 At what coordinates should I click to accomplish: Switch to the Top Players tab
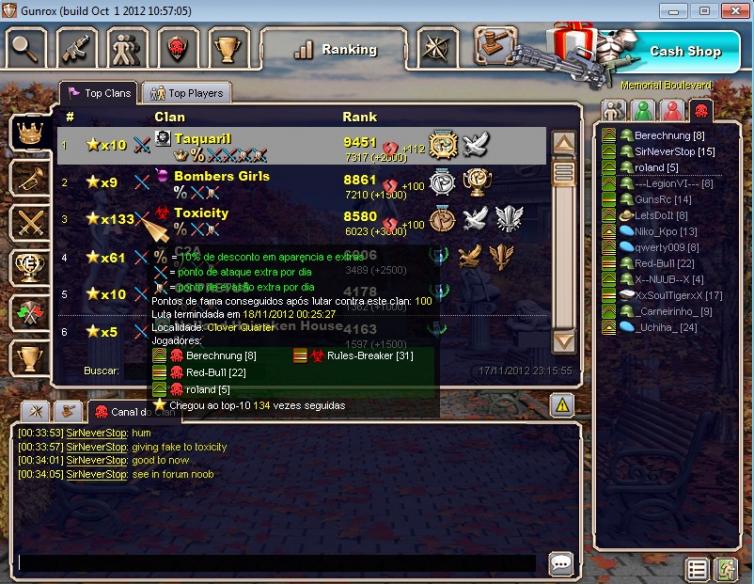point(187,93)
